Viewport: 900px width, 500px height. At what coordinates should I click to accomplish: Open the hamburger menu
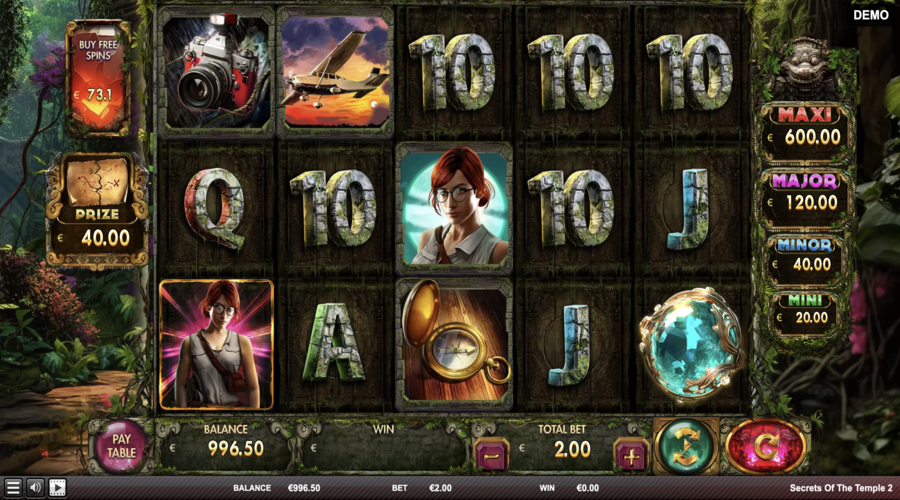click(13, 488)
